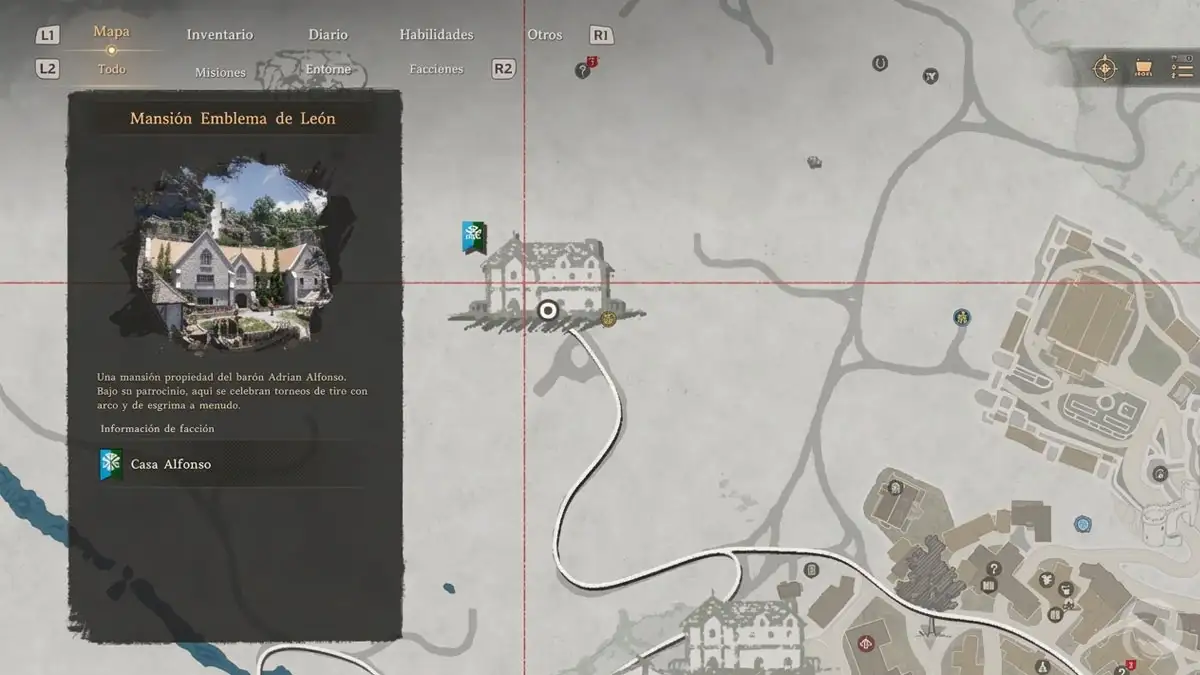Open the orange basket map icon
Viewport: 1200px width, 675px height.
click(1143, 69)
